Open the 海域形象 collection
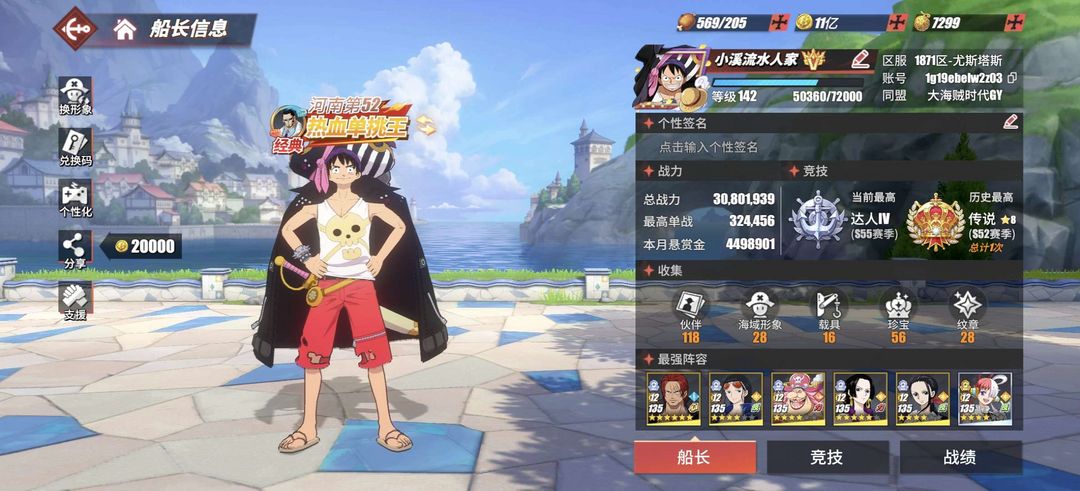Image resolution: width=1080 pixels, height=491 pixels. (x=759, y=312)
